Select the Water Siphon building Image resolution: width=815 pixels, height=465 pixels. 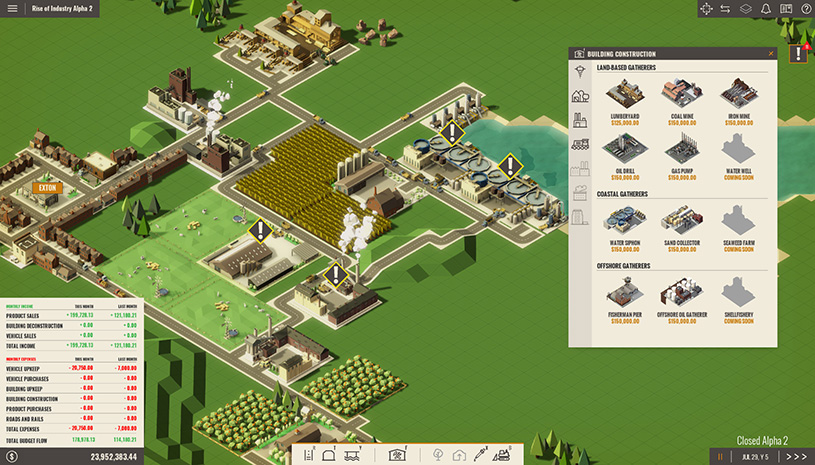click(x=625, y=221)
